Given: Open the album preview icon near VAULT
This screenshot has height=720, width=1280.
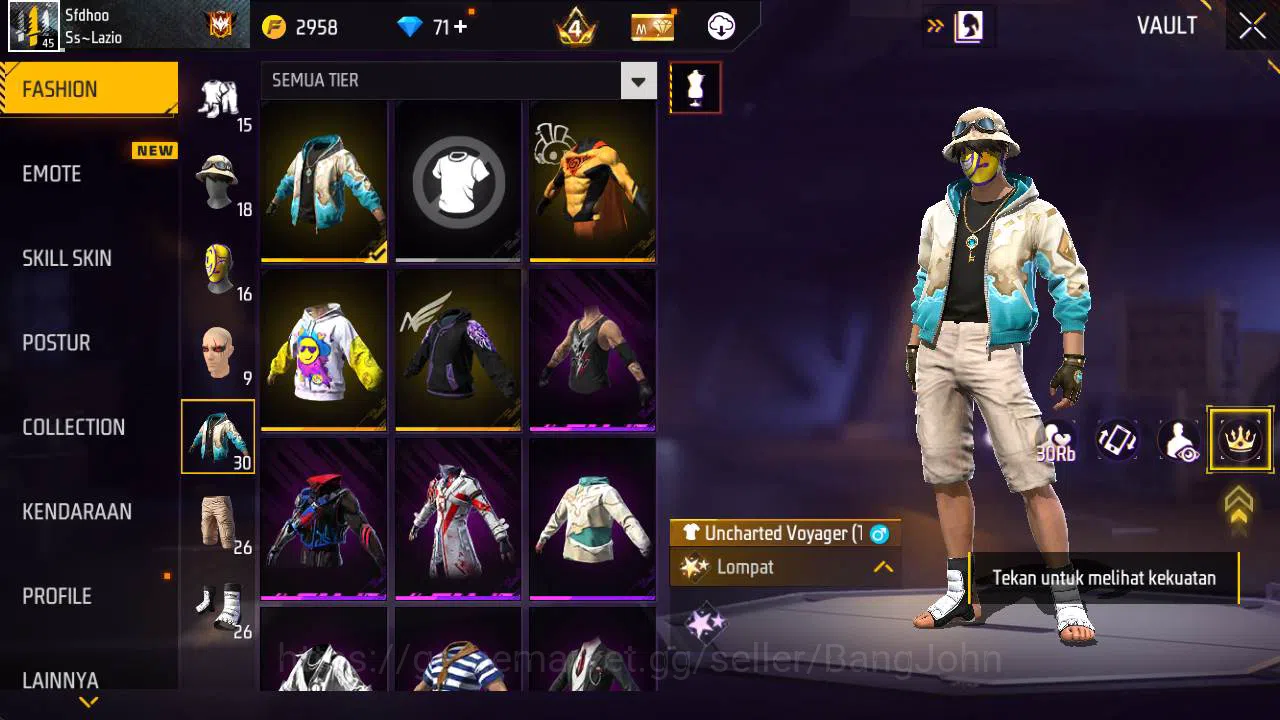Looking at the screenshot, I should click(967, 26).
